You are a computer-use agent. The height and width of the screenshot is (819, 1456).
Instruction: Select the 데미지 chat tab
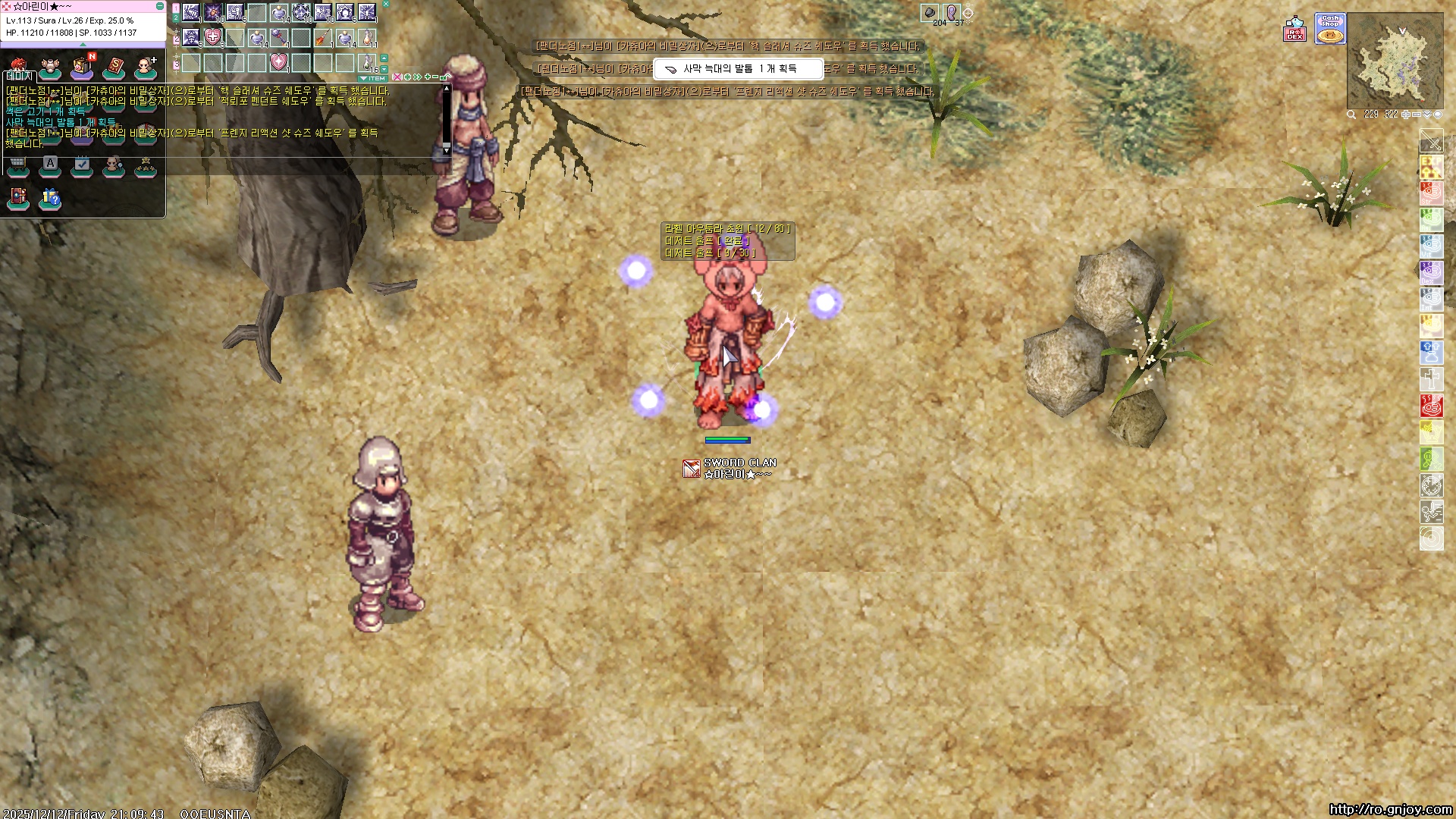click(x=20, y=76)
